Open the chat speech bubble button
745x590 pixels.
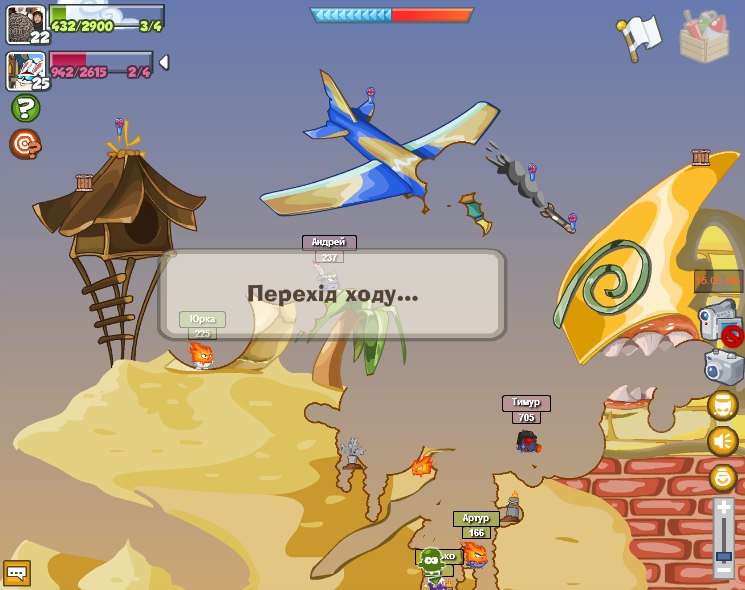pos(17,573)
